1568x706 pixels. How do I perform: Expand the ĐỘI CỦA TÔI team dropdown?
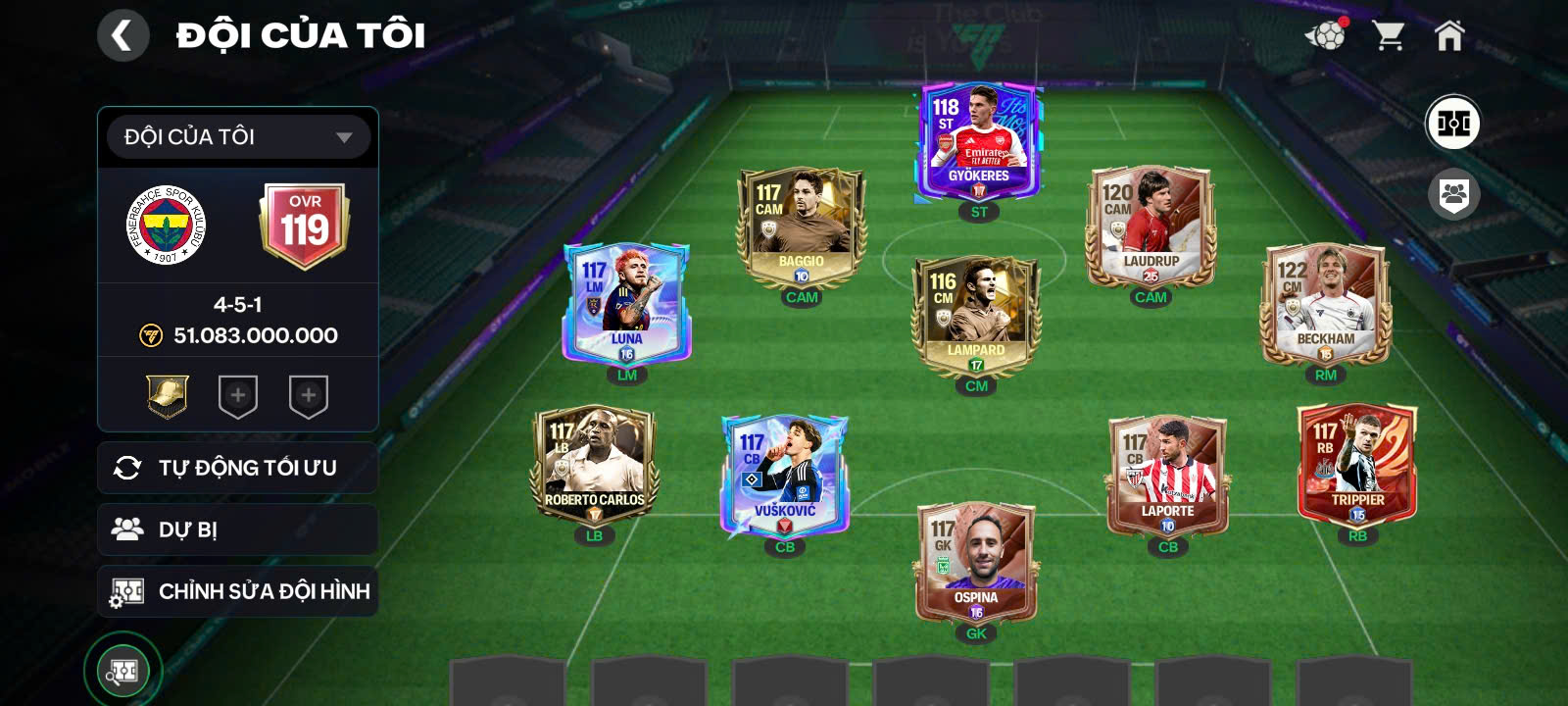click(237, 137)
